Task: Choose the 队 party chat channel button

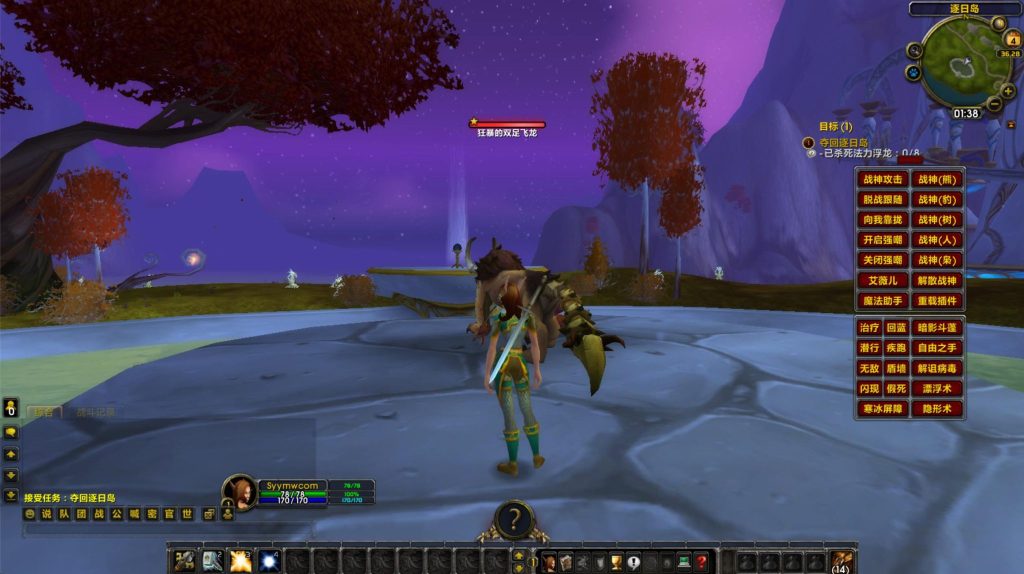Action: (63, 514)
